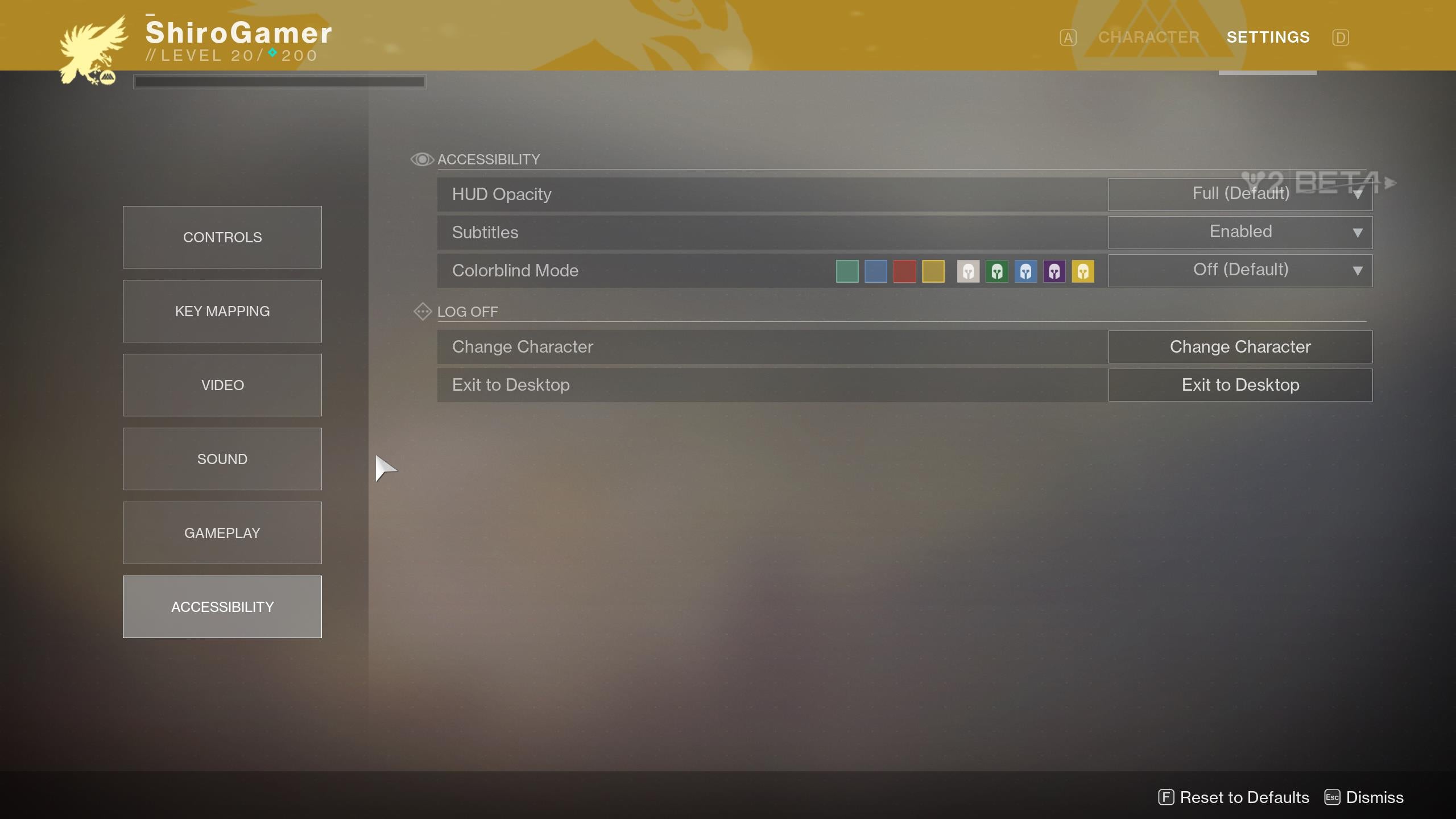Click the D key hint icon near SETTINGS

pos(1341,37)
